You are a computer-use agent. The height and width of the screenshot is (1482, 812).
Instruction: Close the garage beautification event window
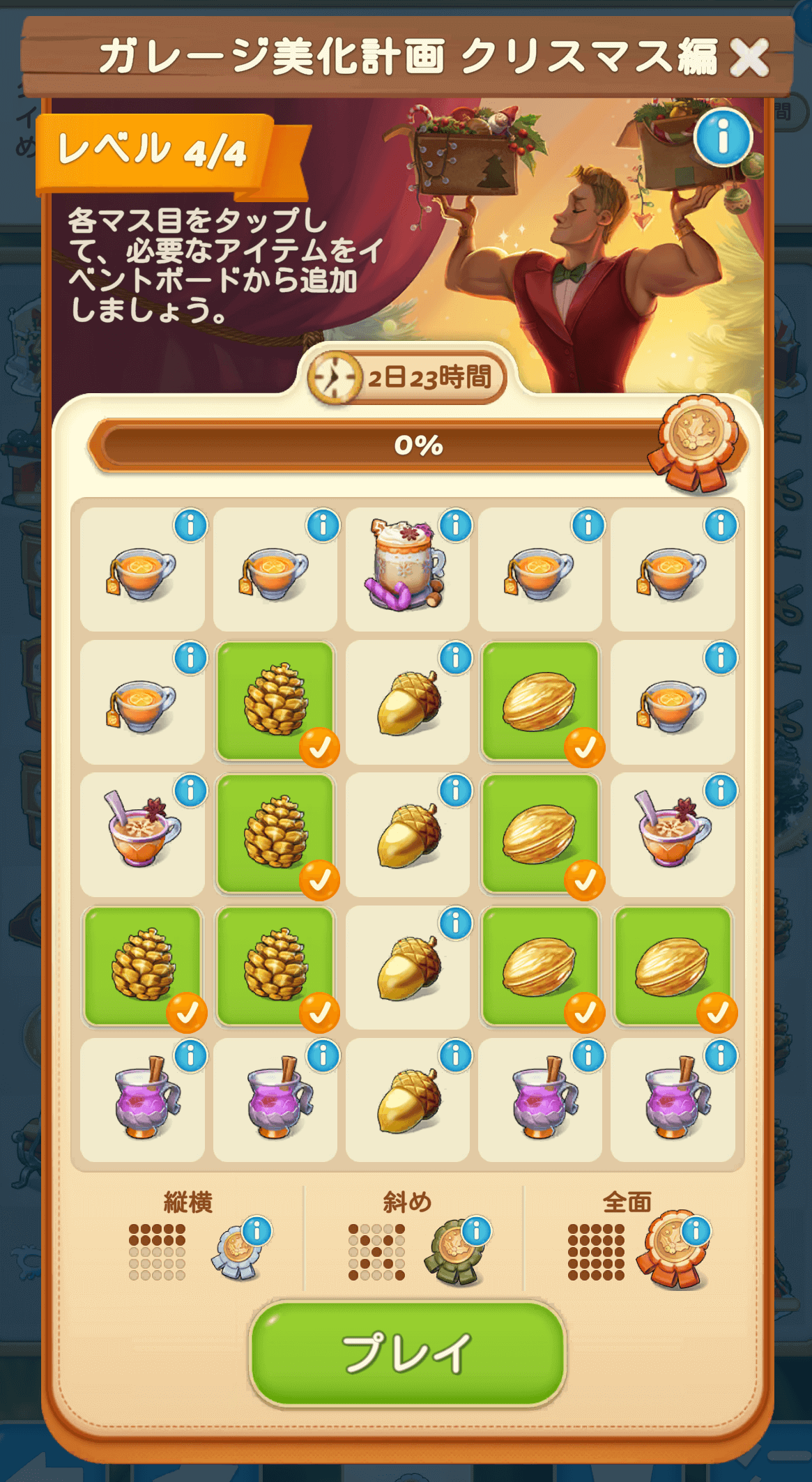[x=749, y=57]
